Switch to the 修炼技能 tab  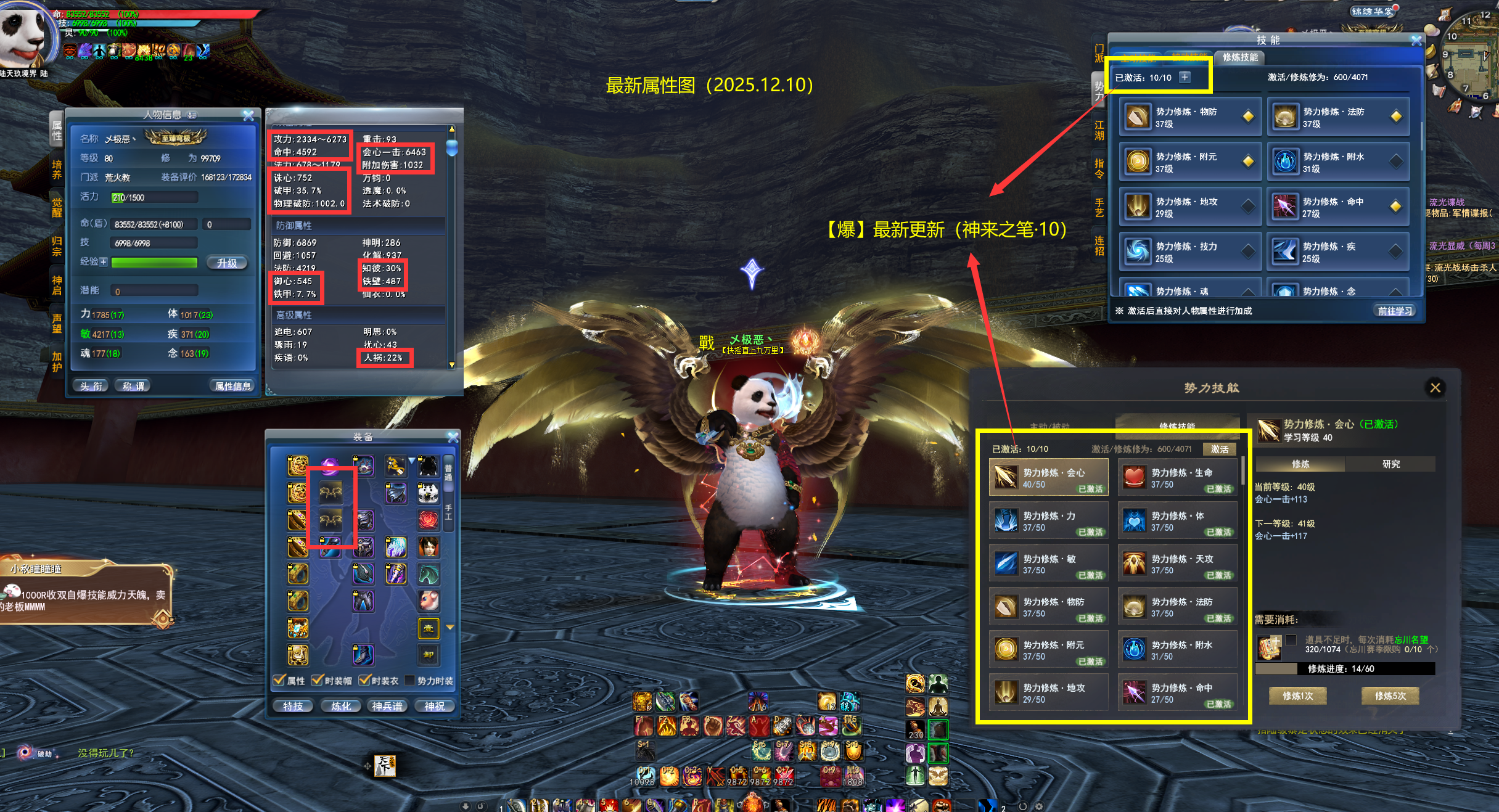click(x=1239, y=57)
